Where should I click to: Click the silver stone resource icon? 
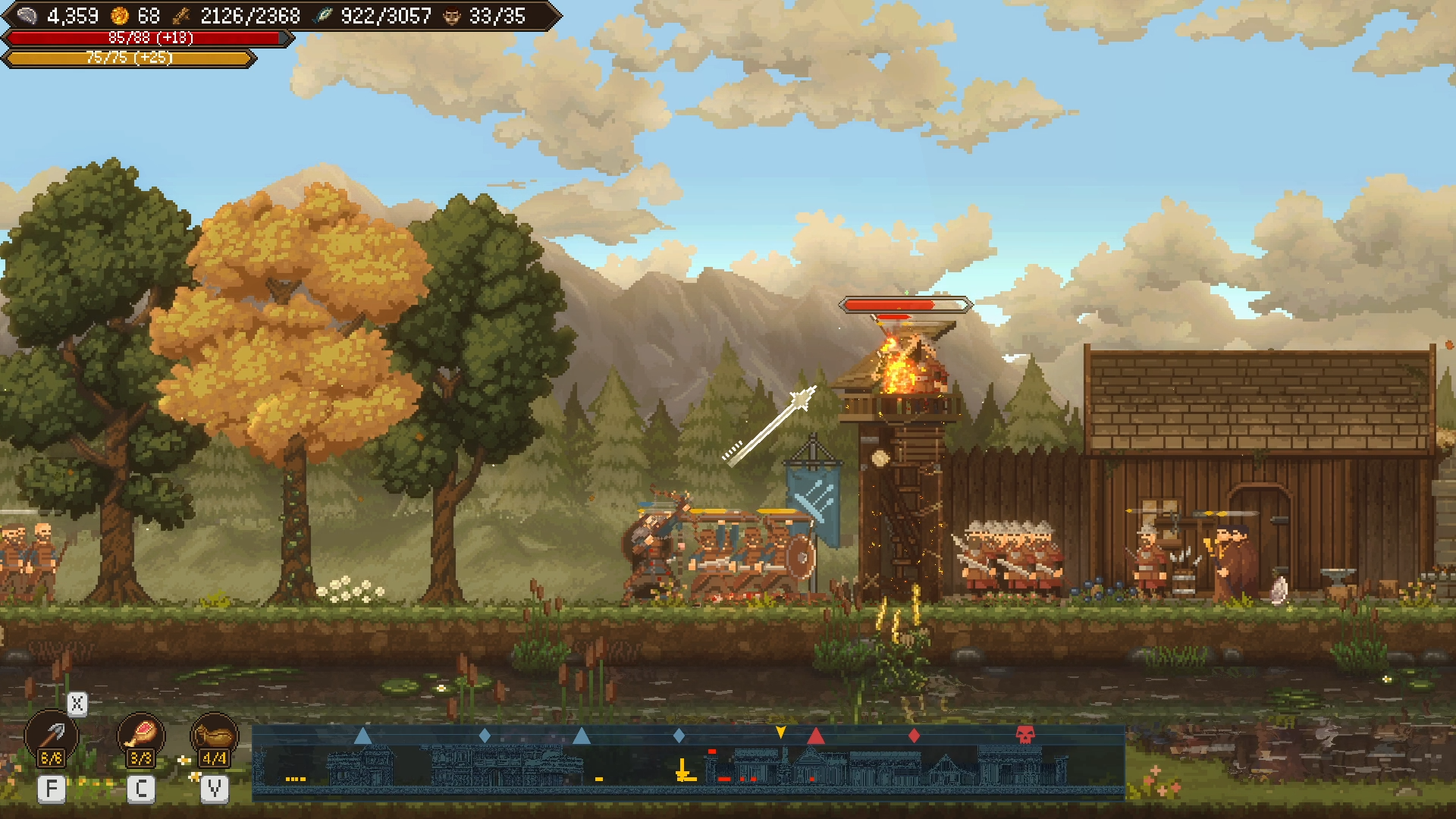(27, 16)
